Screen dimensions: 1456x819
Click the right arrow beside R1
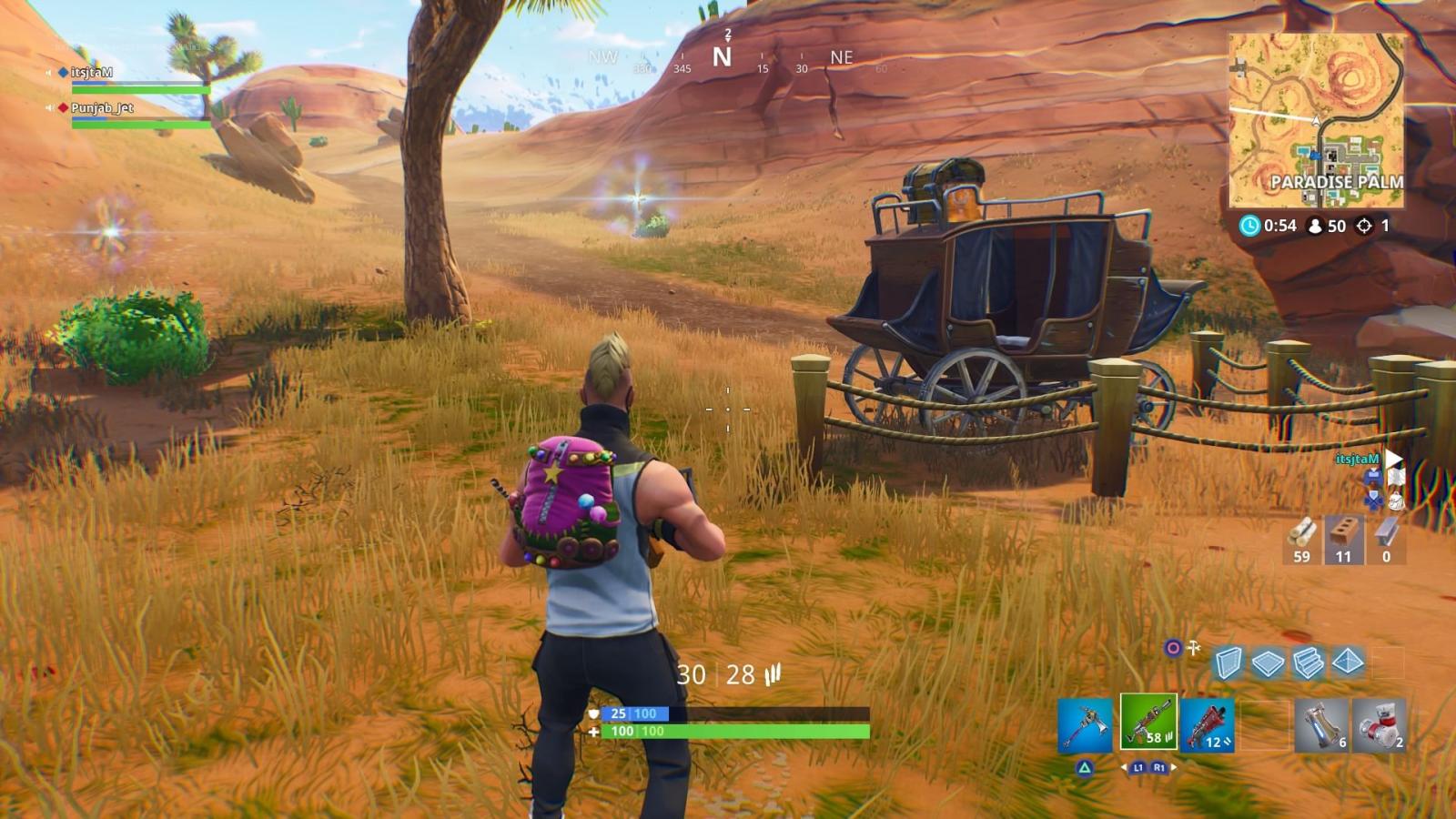point(1174,767)
